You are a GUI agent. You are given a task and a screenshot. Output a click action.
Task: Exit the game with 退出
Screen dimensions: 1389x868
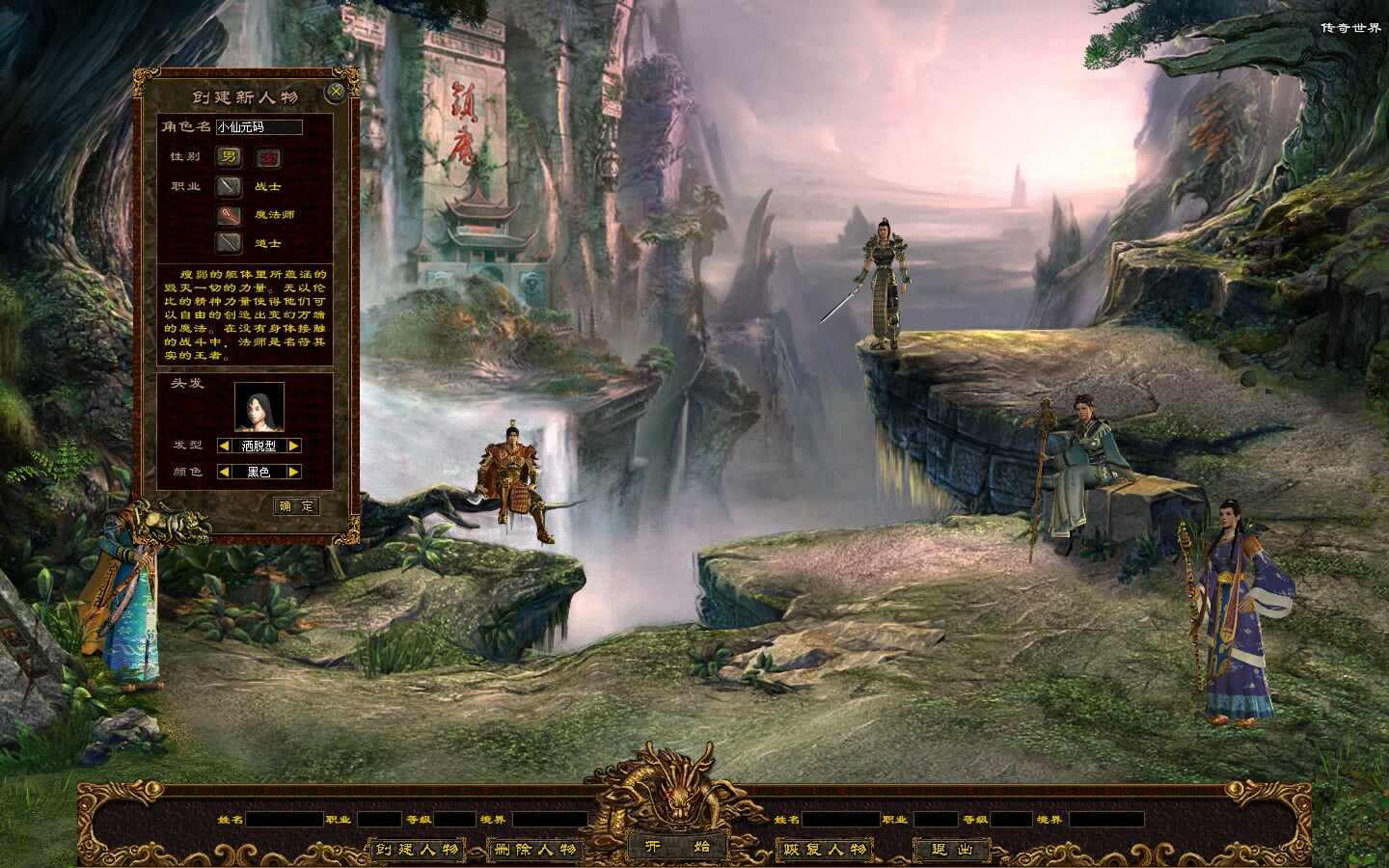point(951,850)
